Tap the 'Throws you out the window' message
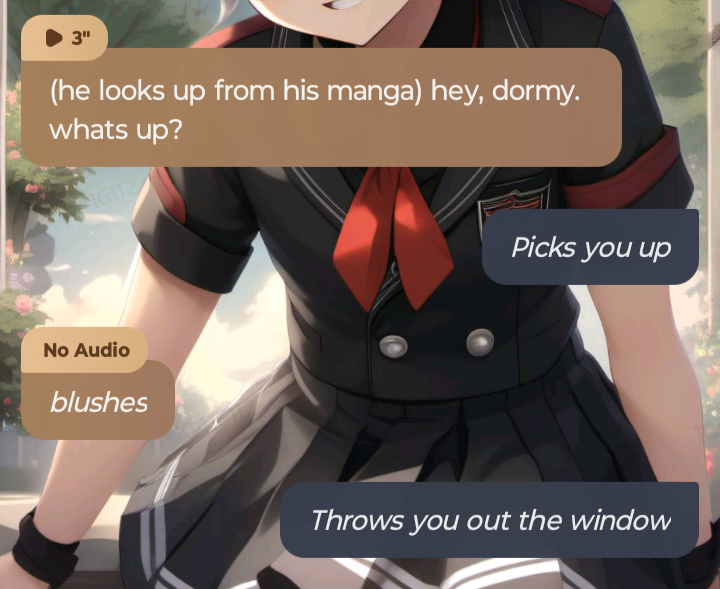The image size is (720, 589). [x=489, y=520]
